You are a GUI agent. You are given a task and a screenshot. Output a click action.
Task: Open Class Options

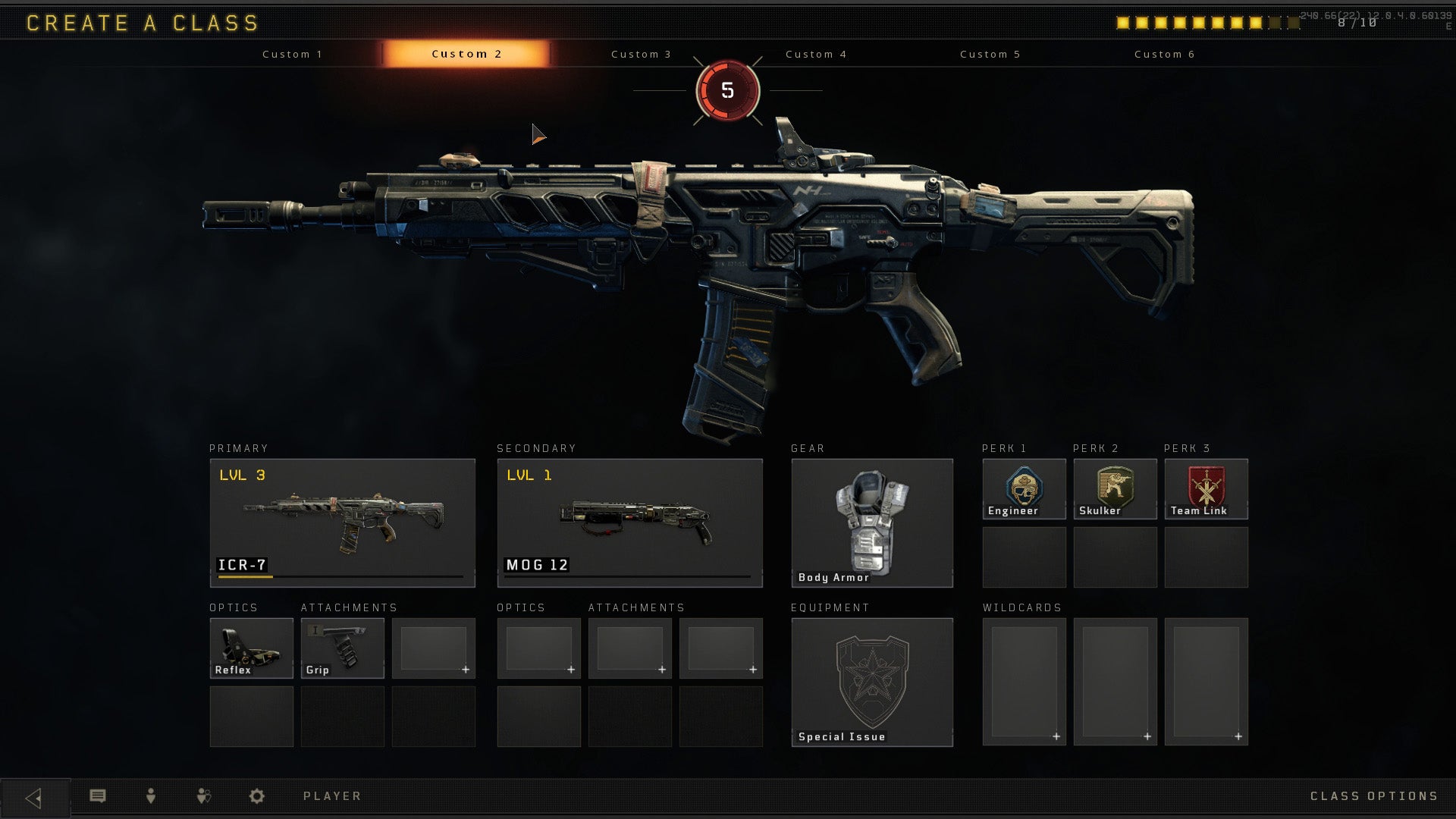1373,796
